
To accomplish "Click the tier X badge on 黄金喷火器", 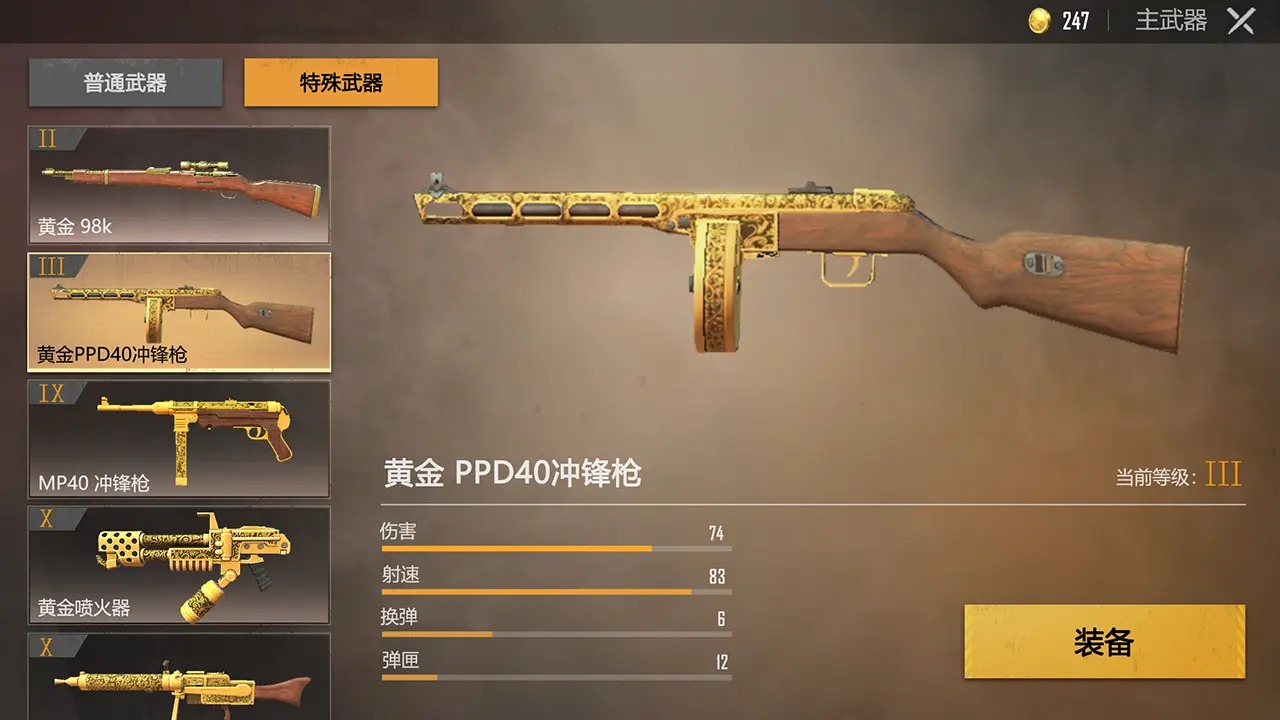I will [x=48, y=518].
